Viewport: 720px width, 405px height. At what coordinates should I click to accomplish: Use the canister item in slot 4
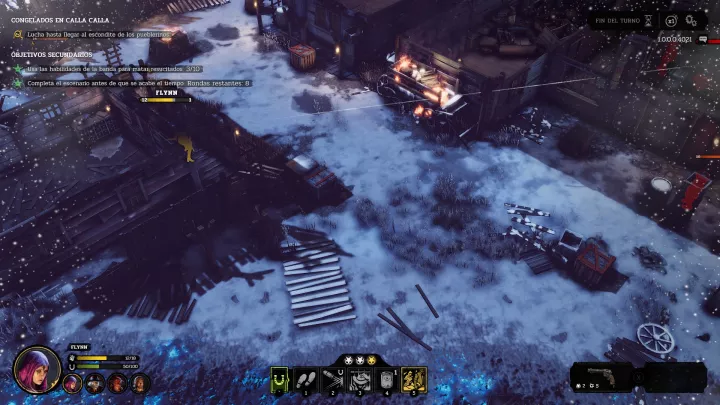click(387, 379)
